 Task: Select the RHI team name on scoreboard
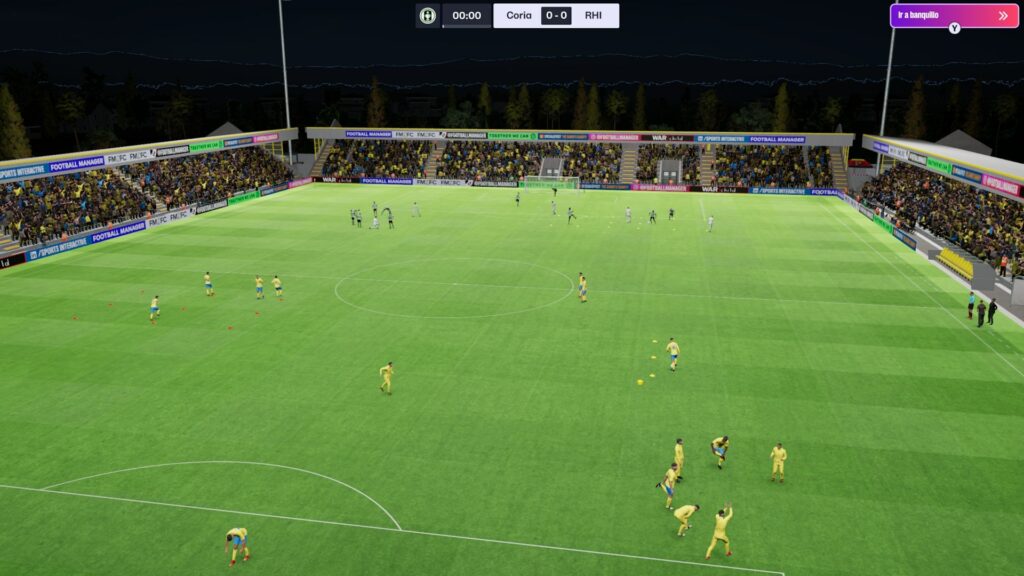point(594,16)
